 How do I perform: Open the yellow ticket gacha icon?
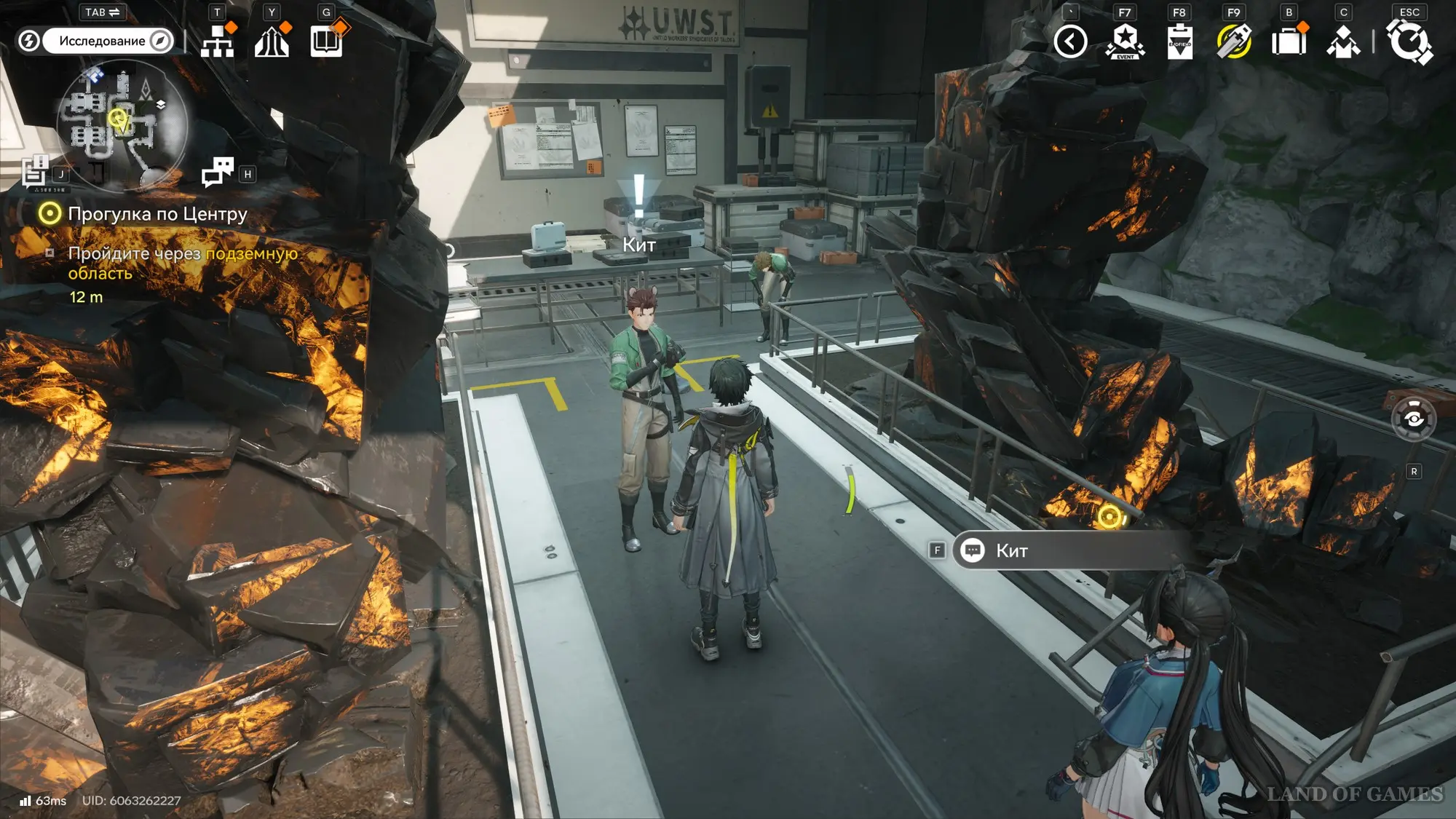[x=1234, y=41]
